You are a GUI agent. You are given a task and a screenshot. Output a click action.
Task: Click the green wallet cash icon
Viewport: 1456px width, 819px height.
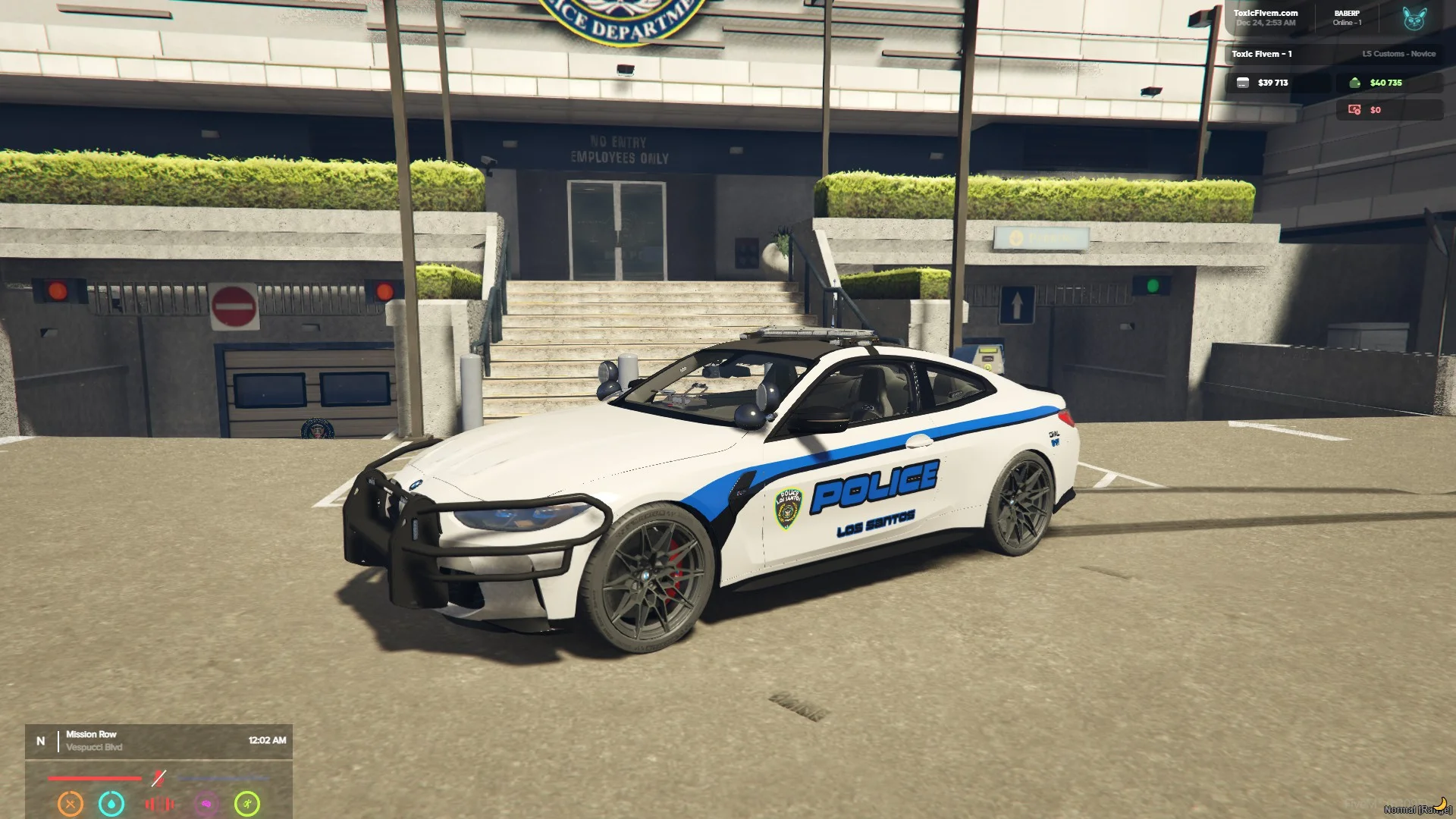click(x=1355, y=83)
